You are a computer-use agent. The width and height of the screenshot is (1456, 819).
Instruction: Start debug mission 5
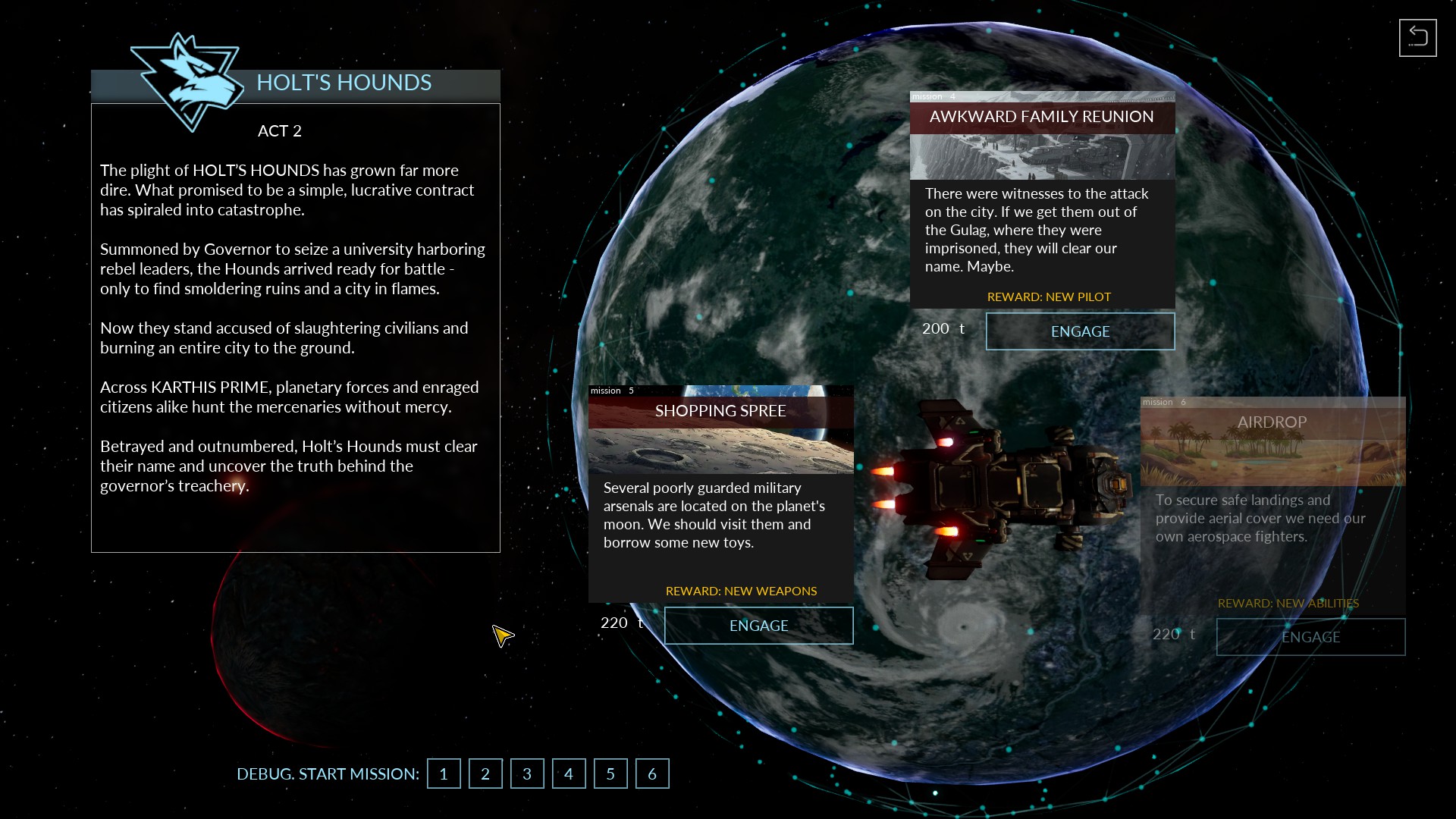point(610,773)
